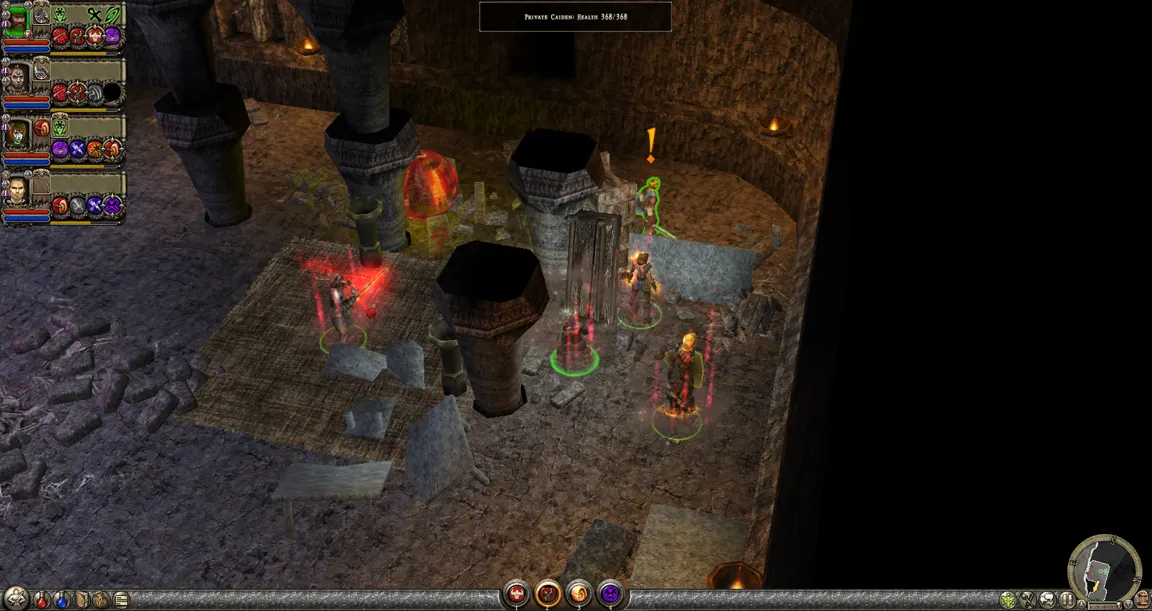Activate the gold-ringed red power on the bottom bar

point(548,594)
